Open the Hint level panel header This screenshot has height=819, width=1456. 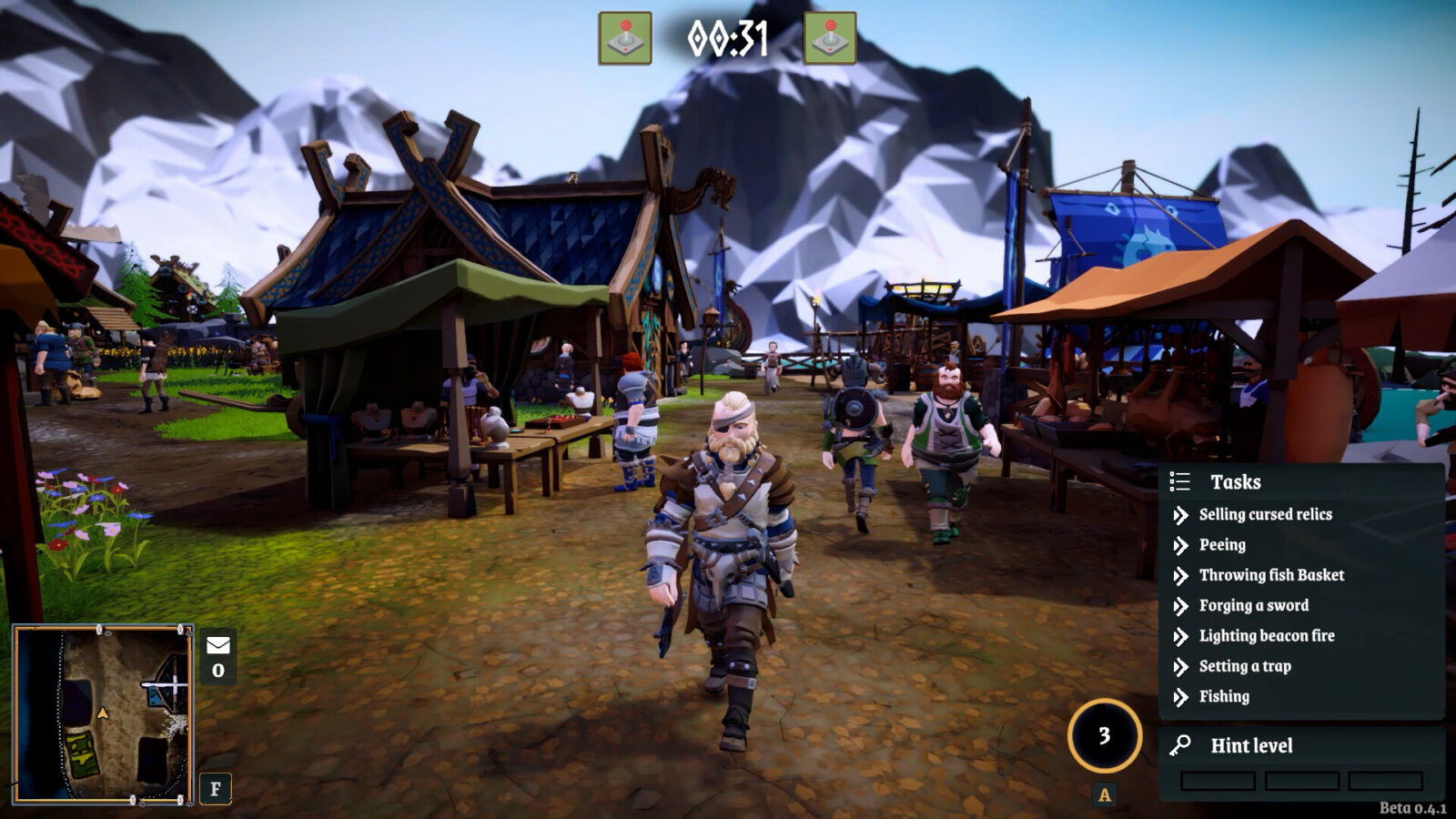point(1250,743)
